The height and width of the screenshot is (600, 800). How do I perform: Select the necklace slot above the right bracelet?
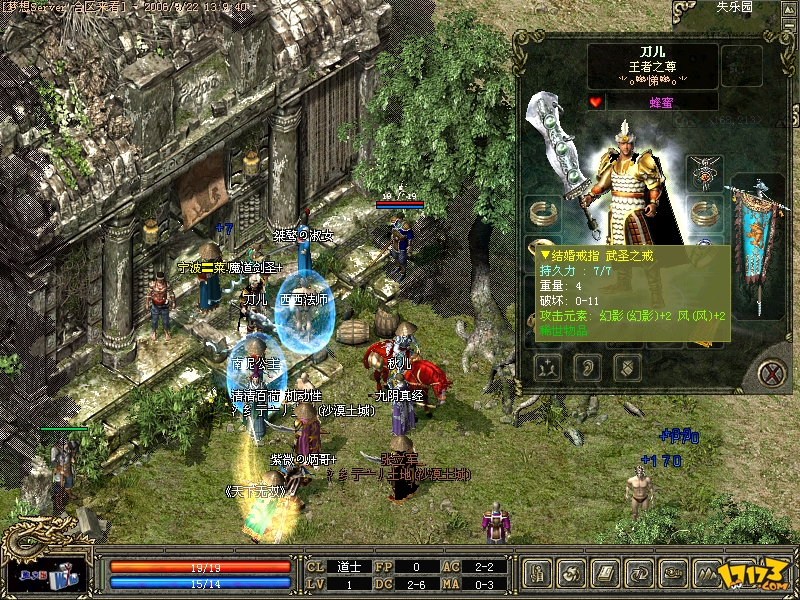tap(706, 171)
